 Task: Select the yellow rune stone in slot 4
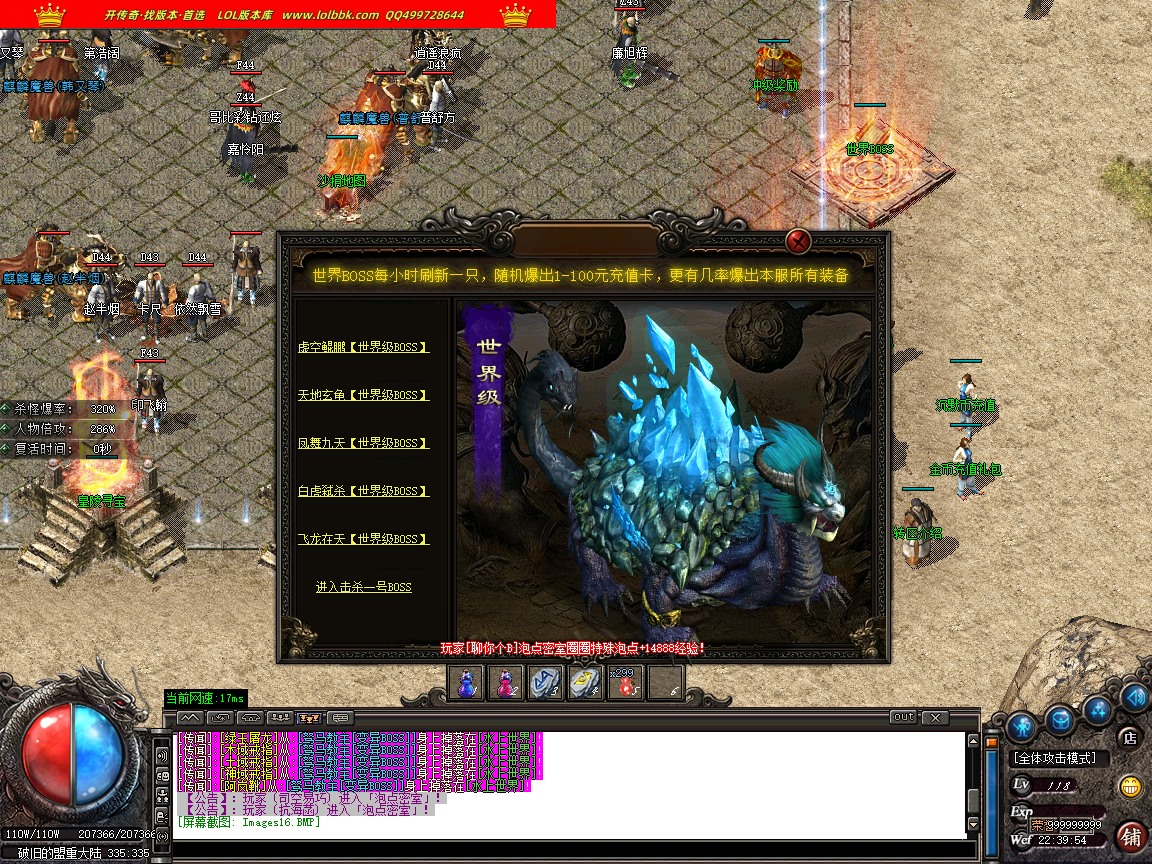click(585, 682)
